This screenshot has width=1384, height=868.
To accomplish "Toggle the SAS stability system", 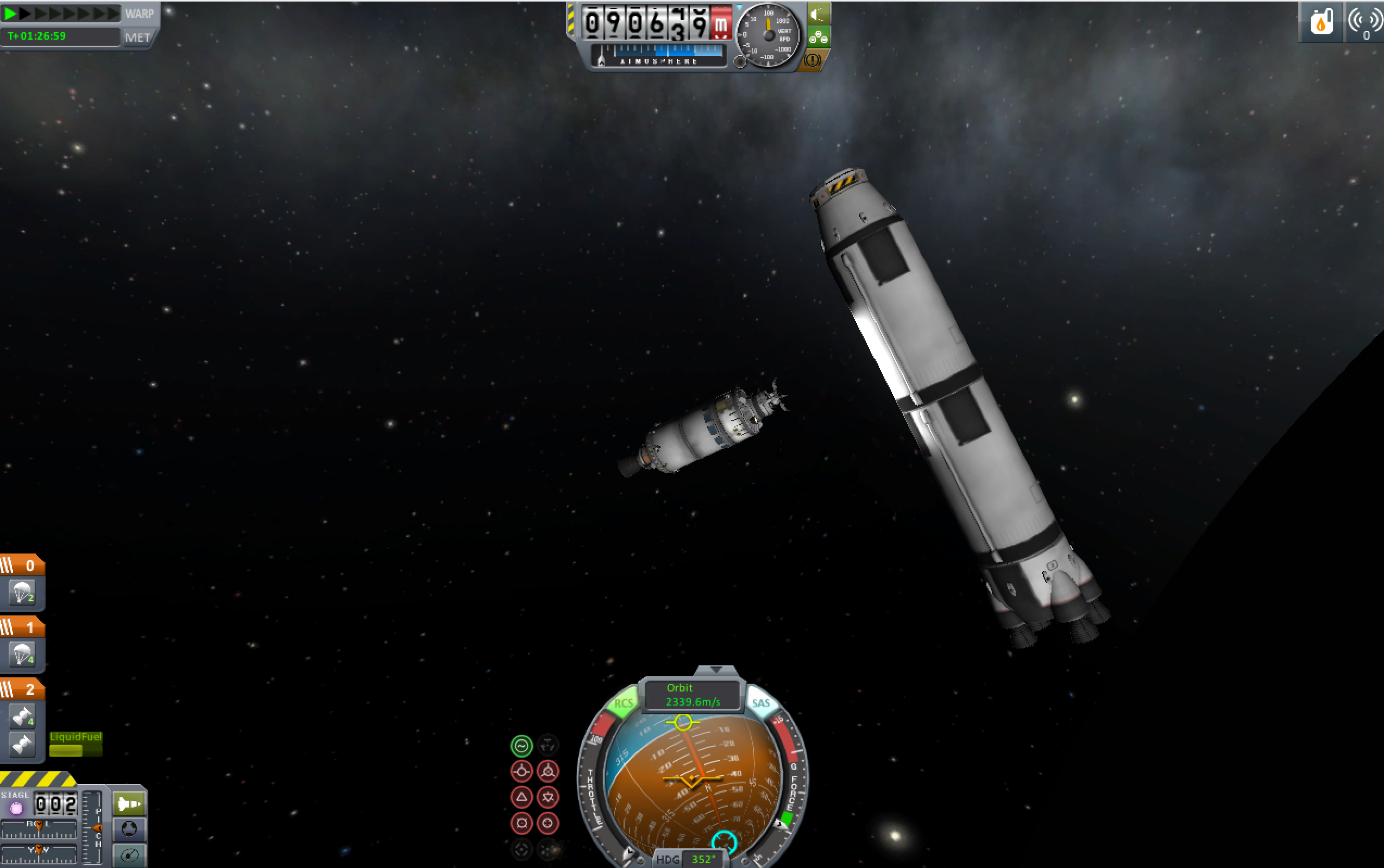I will coord(760,703).
